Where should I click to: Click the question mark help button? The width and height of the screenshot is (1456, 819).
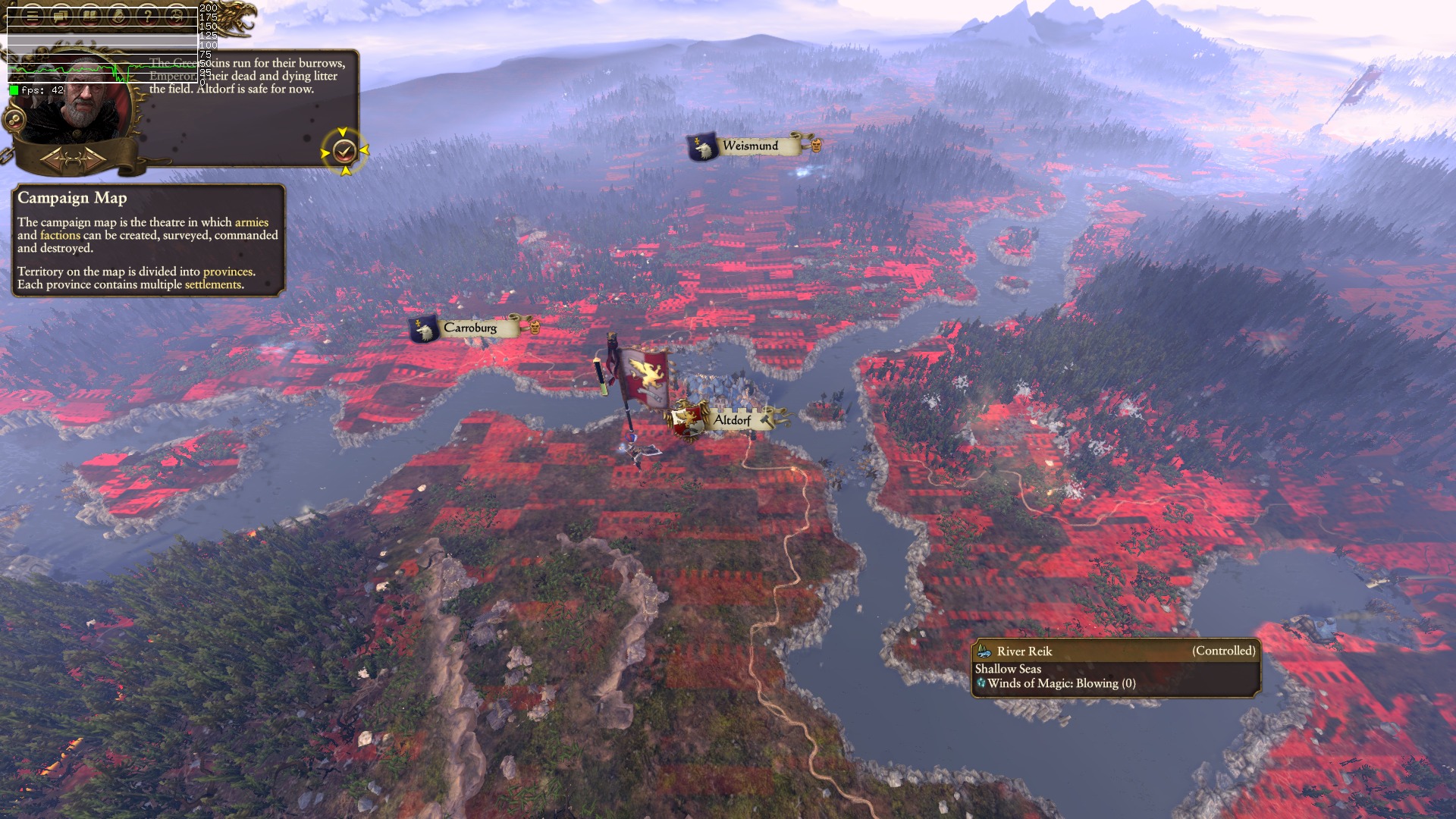coord(148,14)
